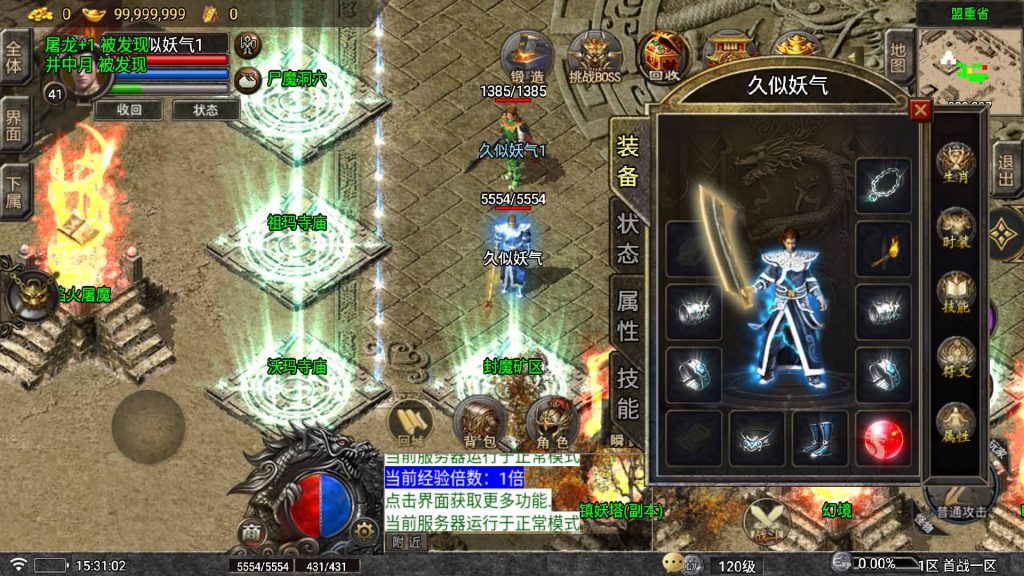
Task: Click the 收回 recall button
Action: click(130, 109)
